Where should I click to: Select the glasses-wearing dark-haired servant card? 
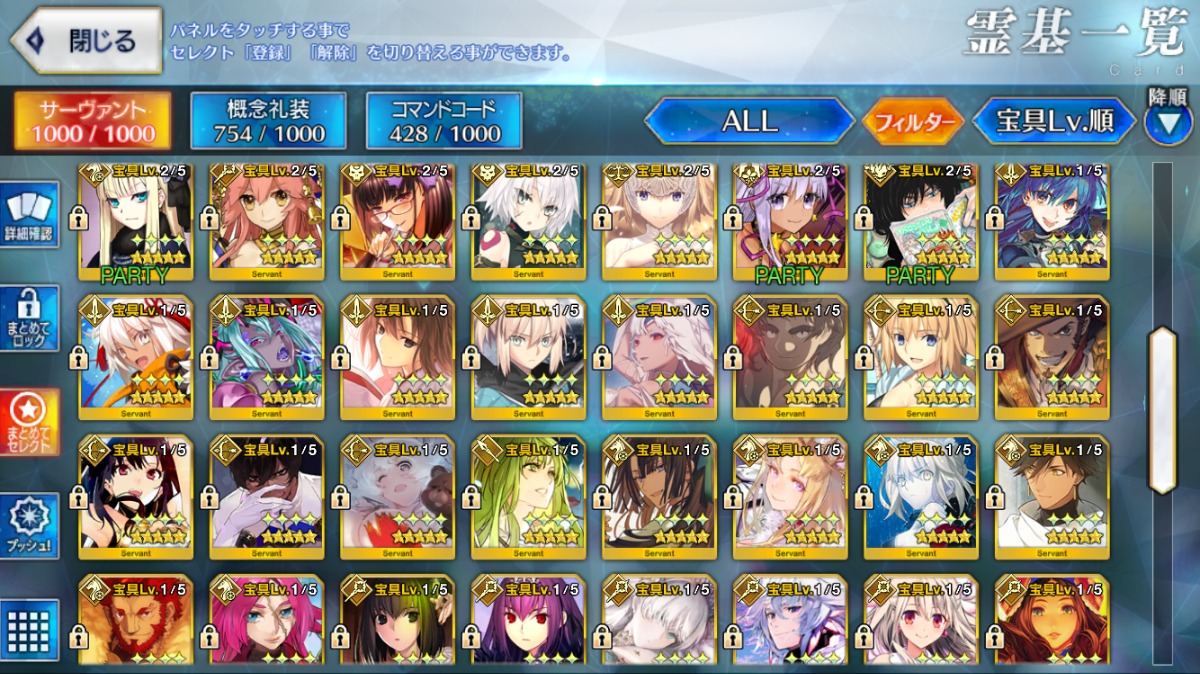(x=397, y=222)
